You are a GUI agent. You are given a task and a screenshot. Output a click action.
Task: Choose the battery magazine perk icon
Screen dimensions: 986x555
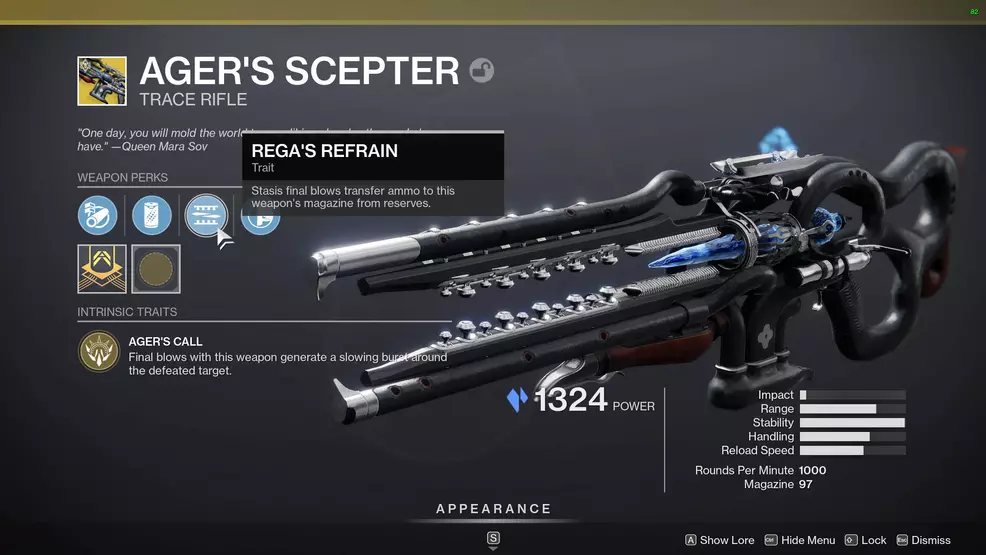152,215
